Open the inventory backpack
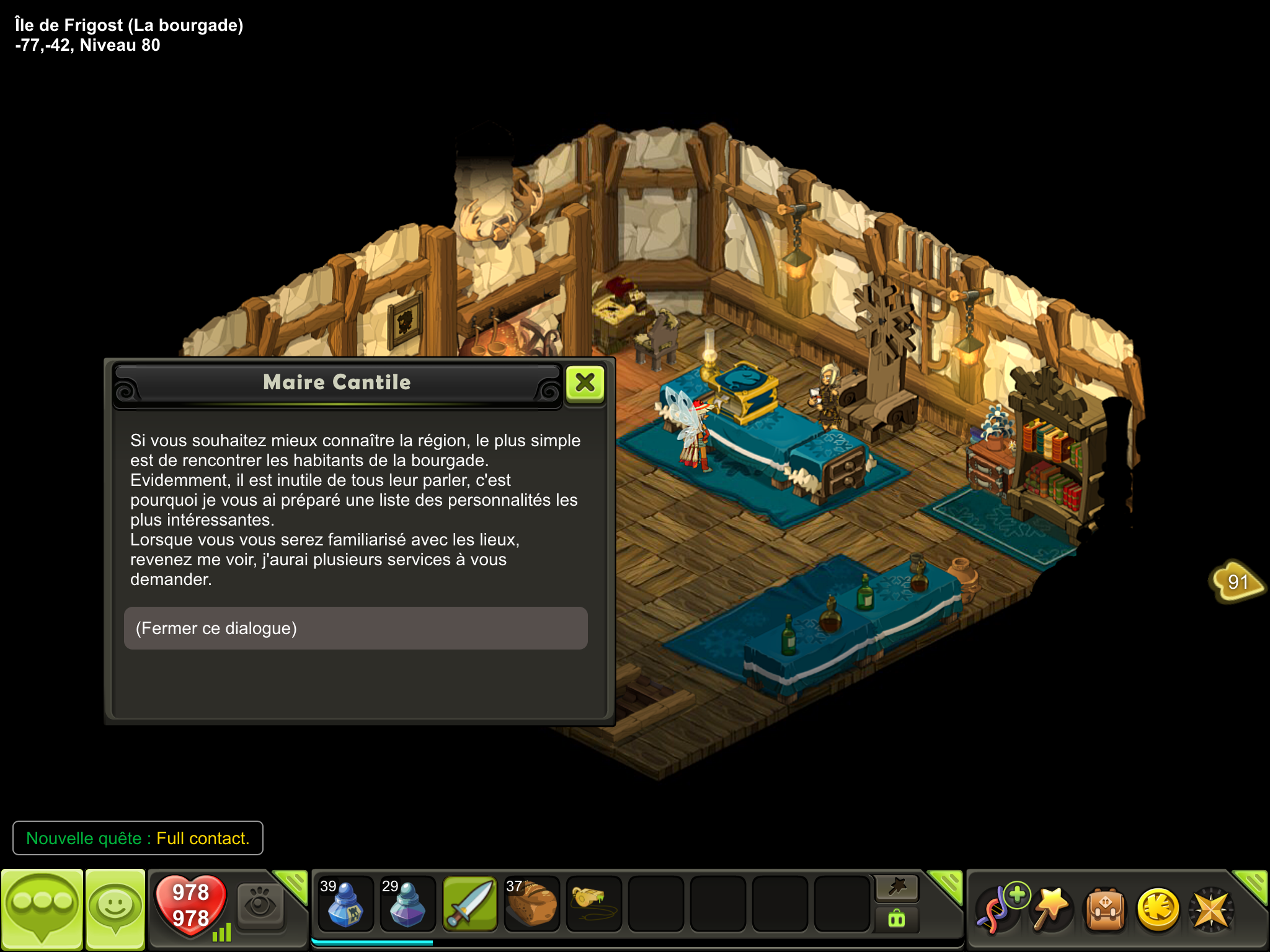The image size is (1270, 952). [1105, 910]
